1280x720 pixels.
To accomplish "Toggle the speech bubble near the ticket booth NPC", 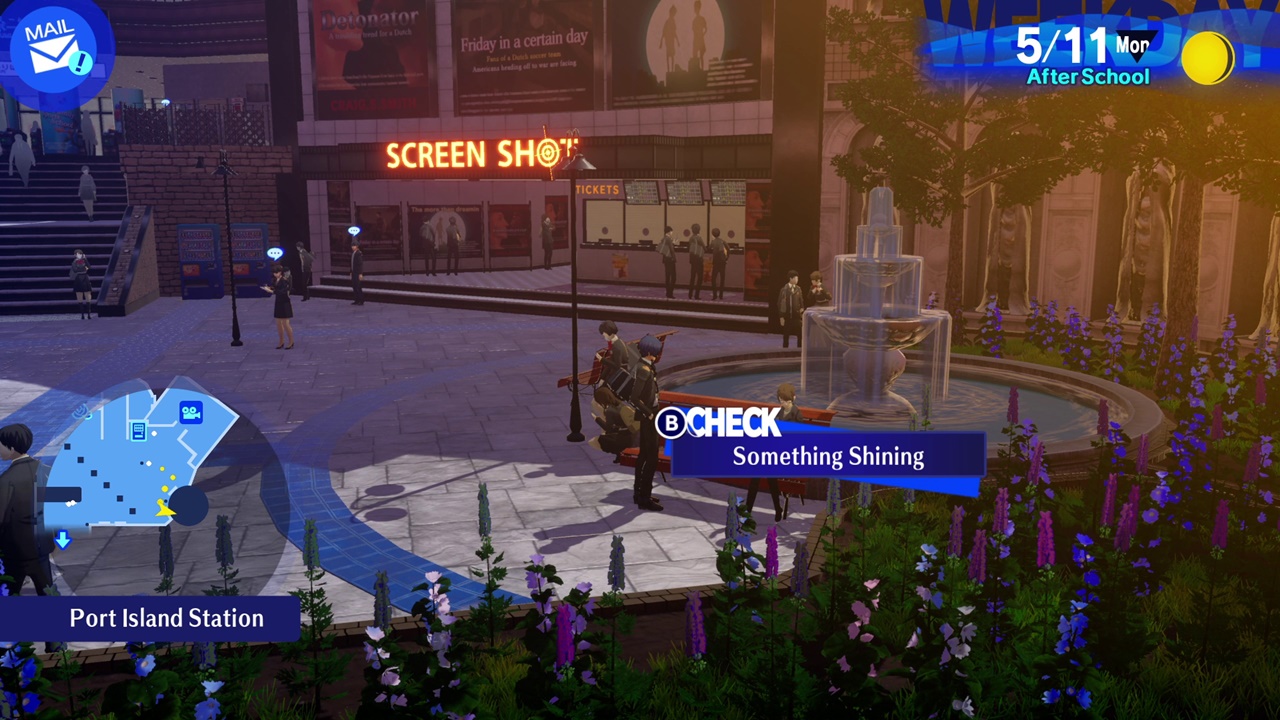I will (354, 230).
